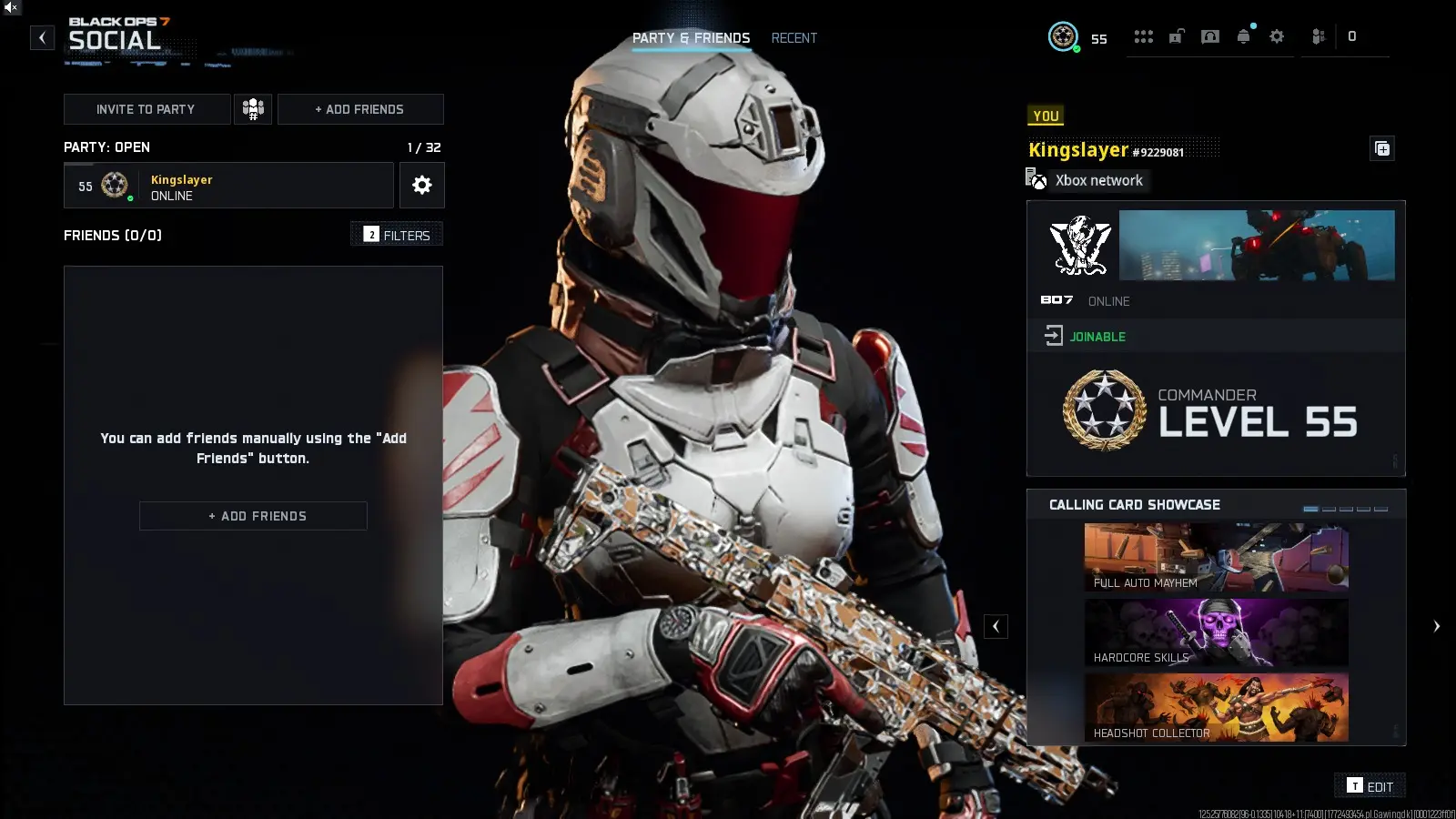Image resolution: width=1456 pixels, height=819 pixels.
Task: Open the party code group icon
Action: click(253, 109)
